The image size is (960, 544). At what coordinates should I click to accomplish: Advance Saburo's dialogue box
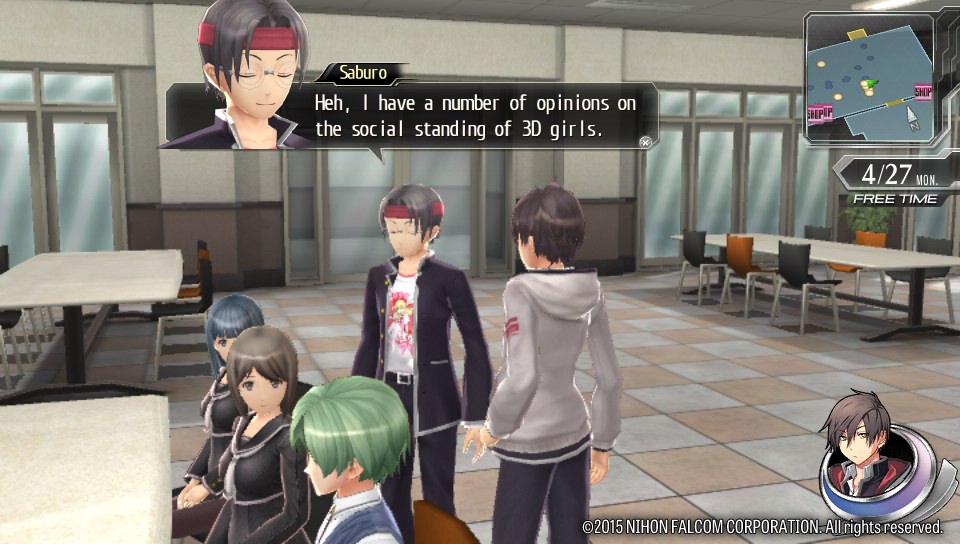[645, 142]
